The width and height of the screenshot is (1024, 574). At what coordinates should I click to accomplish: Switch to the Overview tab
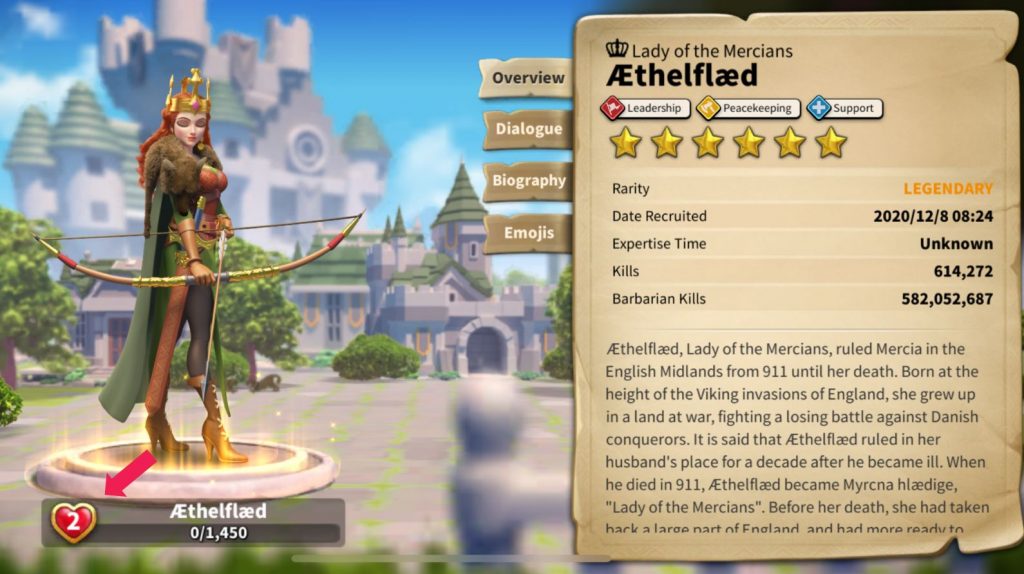point(527,78)
